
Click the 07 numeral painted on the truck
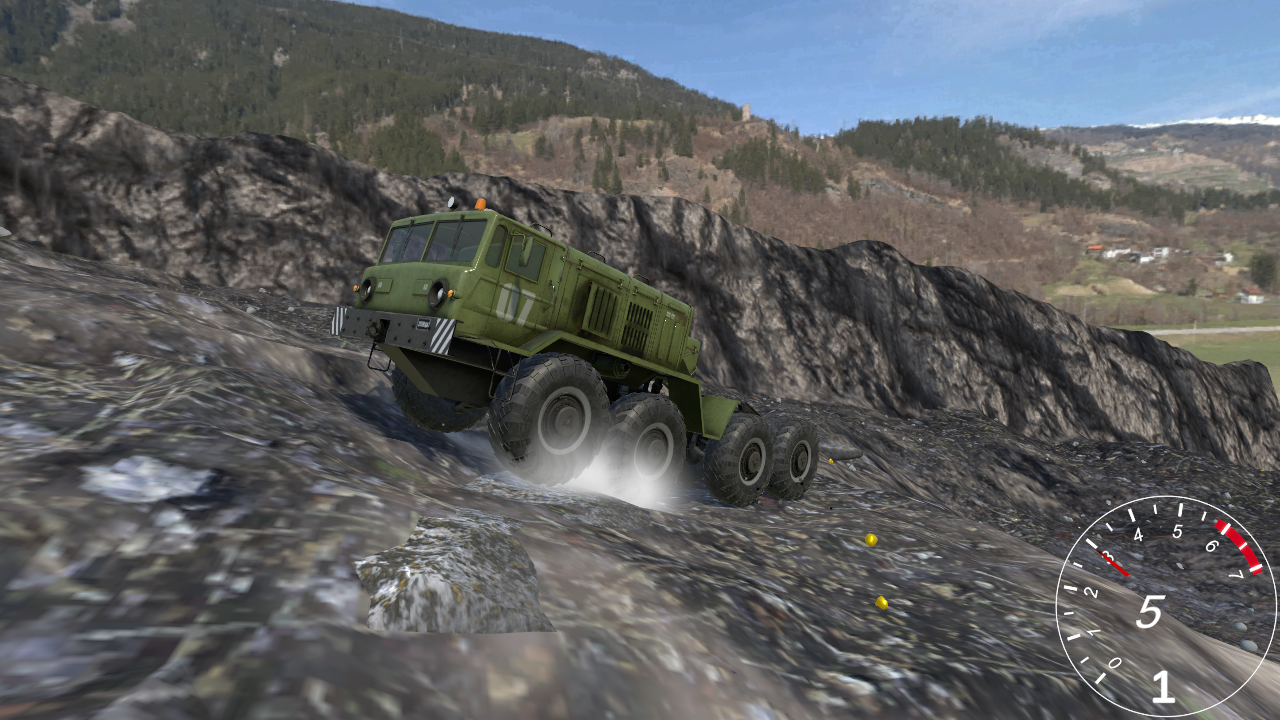click(513, 301)
